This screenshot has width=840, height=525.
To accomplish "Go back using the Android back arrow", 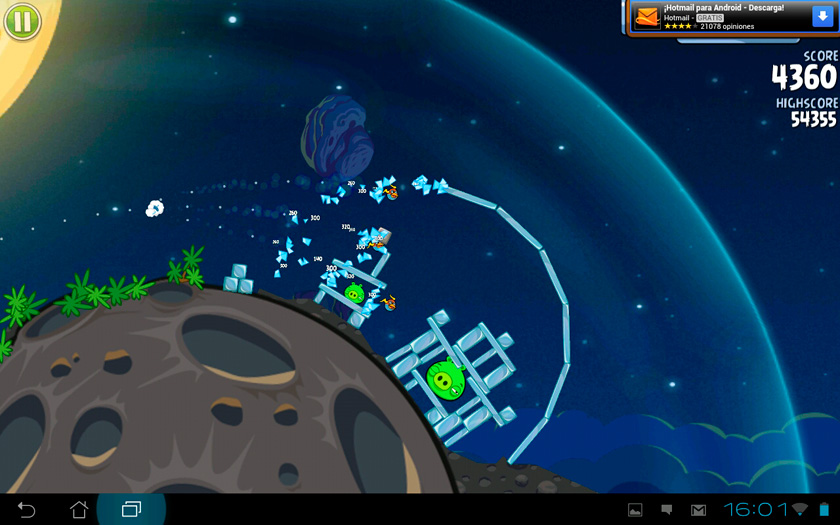I will (x=27, y=510).
